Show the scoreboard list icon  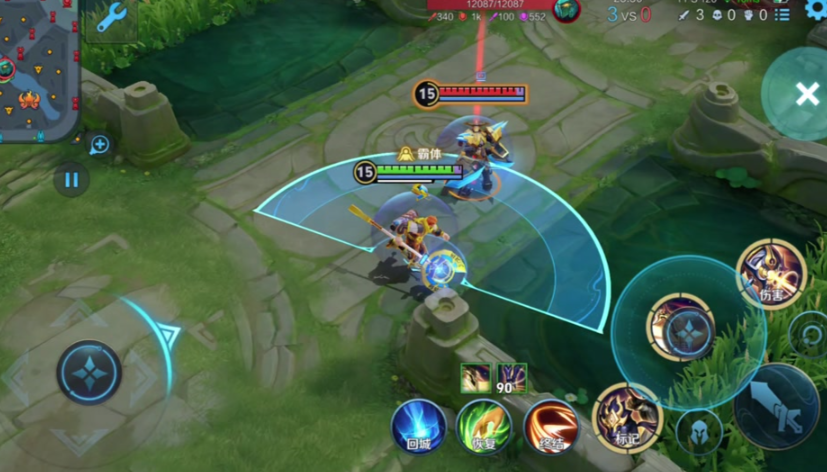tap(783, 14)
